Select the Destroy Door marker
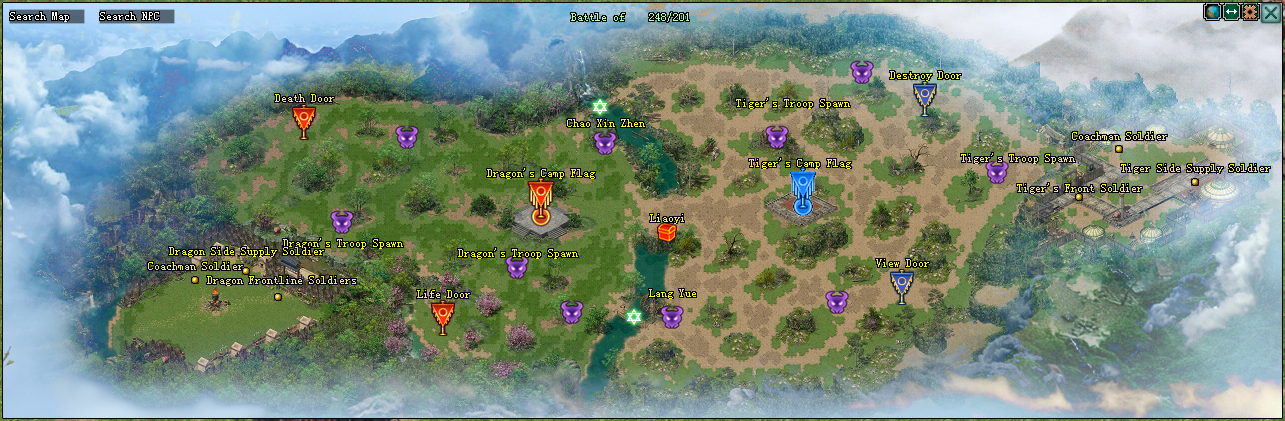 [x=925, y=97]
